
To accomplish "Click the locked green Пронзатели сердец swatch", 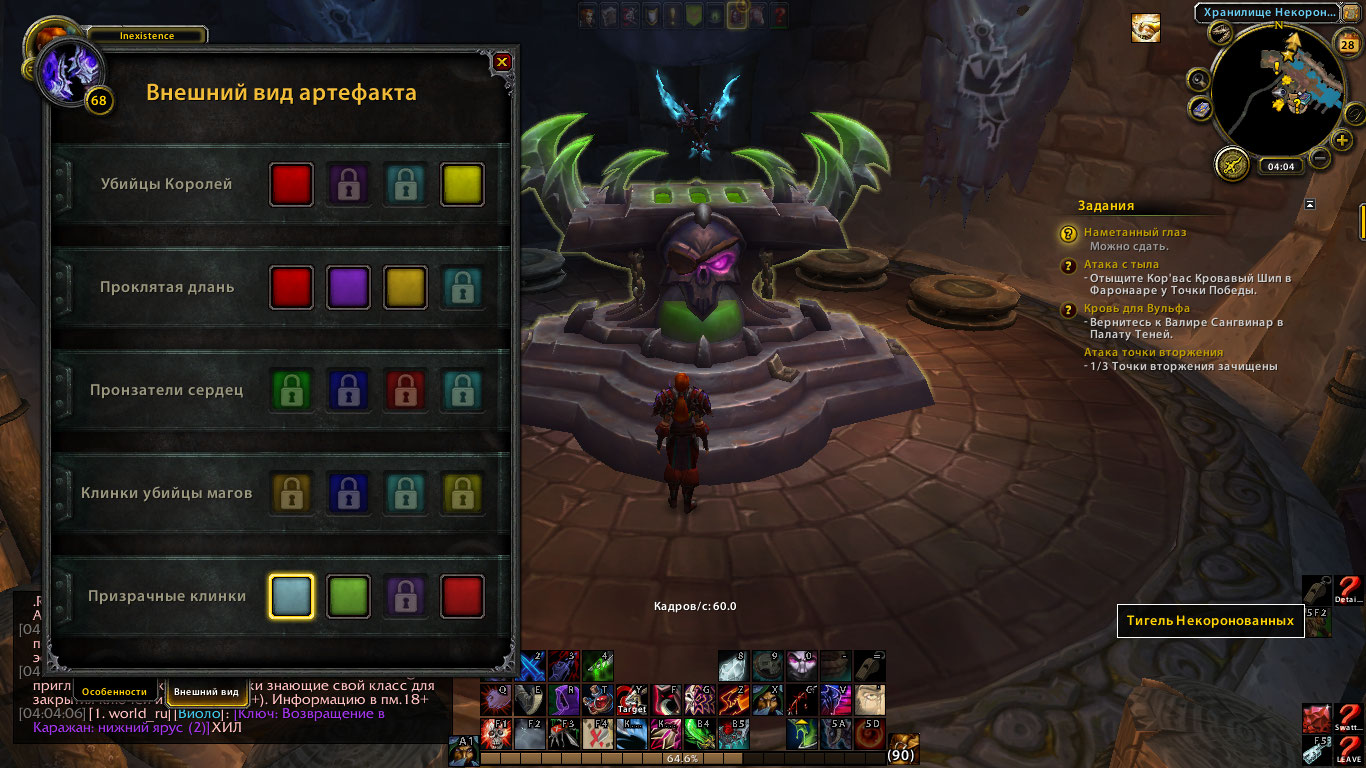I will pos(291,390).
